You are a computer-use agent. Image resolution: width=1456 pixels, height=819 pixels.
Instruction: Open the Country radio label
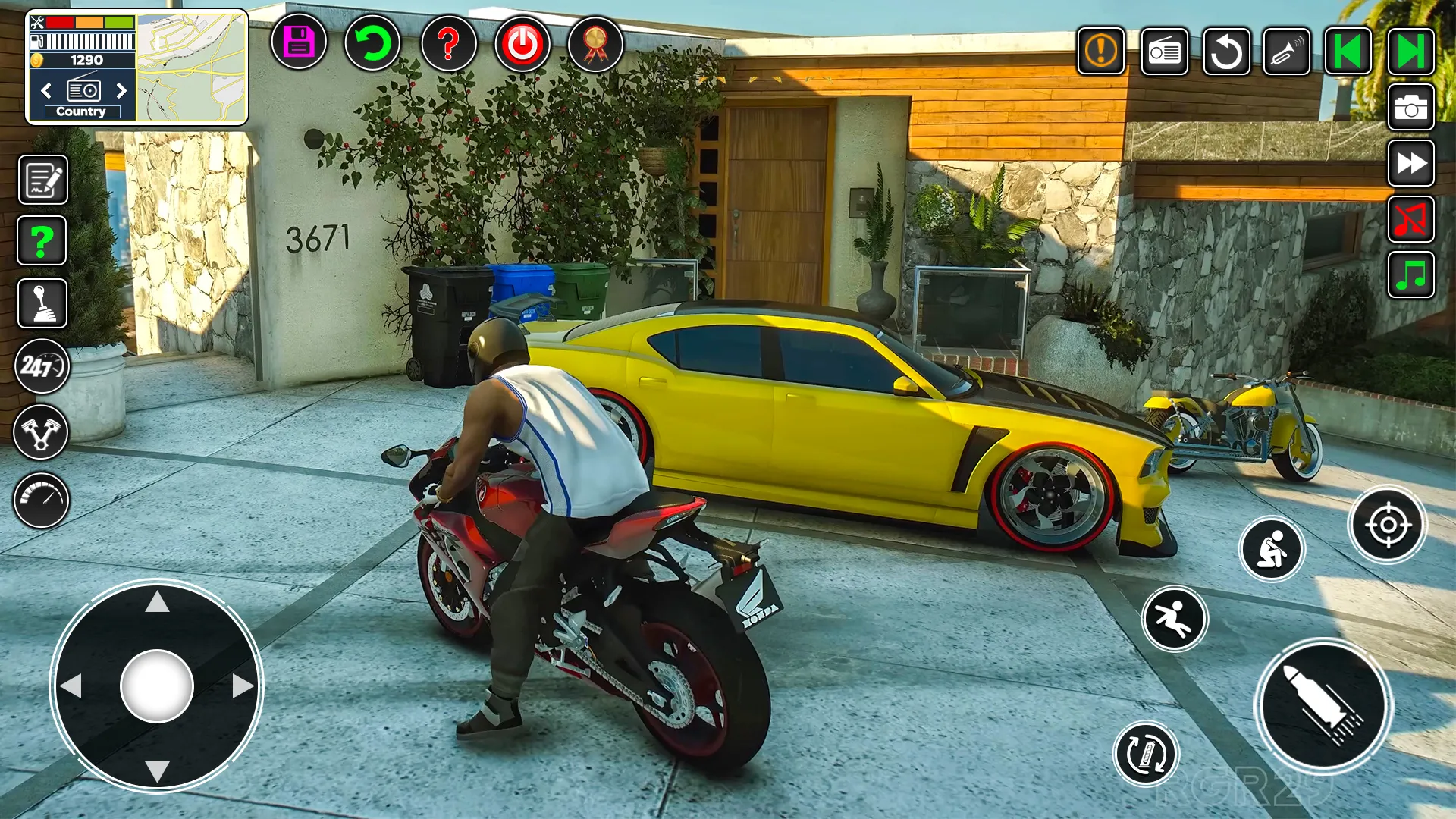(82, 111)
